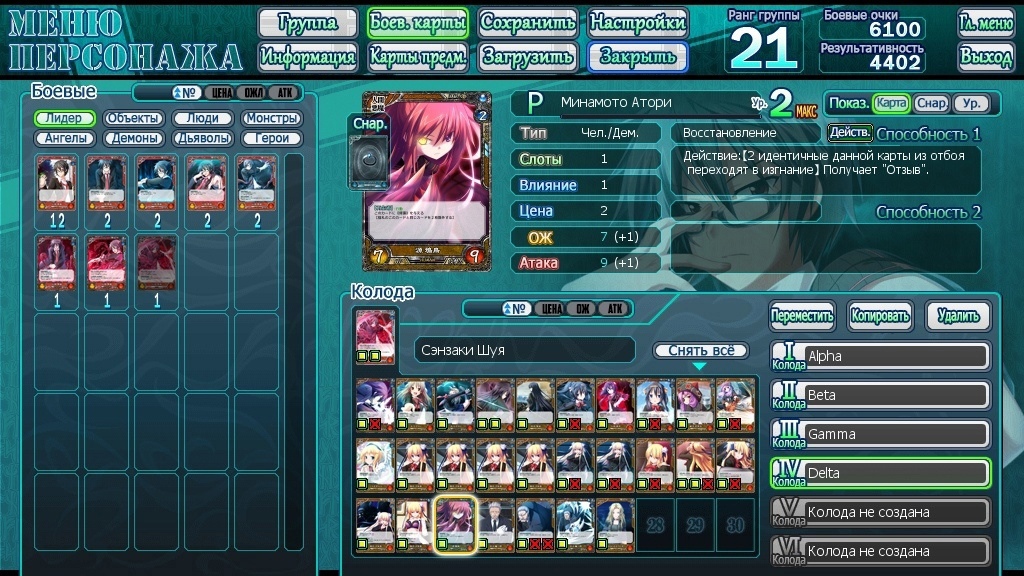Switch to Карты предм. section

coord(417,57)
